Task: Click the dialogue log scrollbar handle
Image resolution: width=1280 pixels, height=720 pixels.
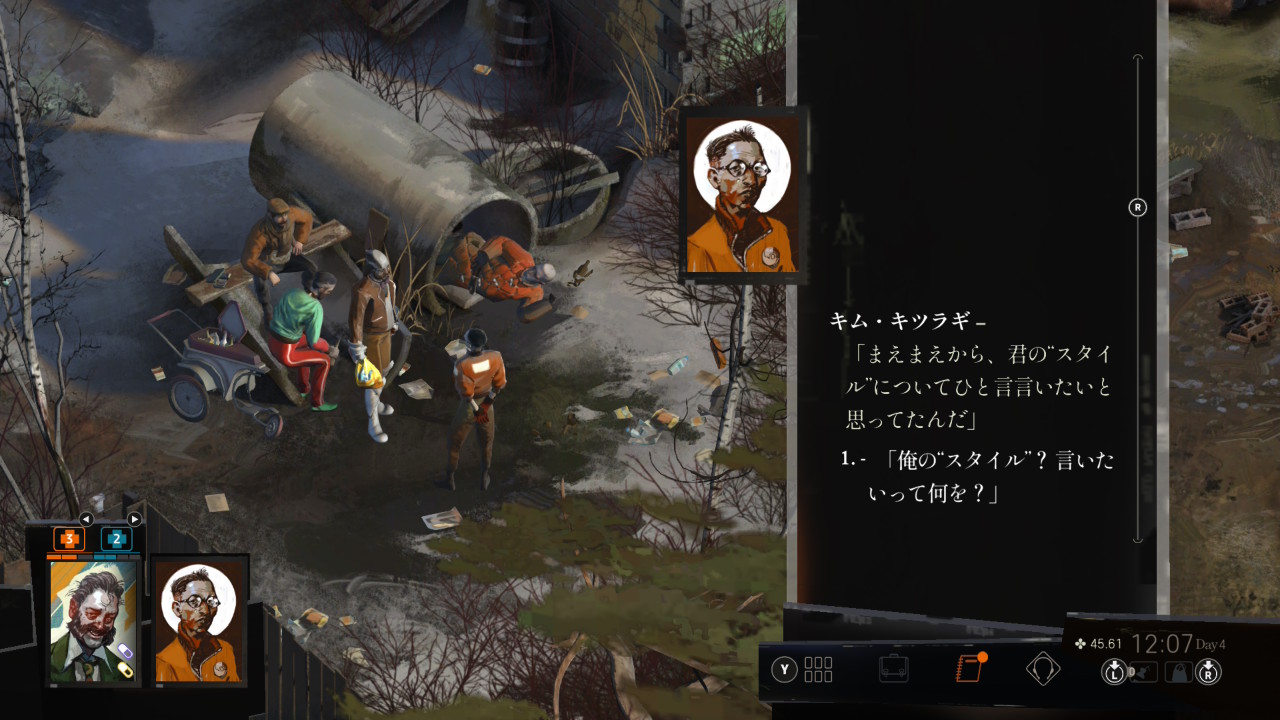Action: point(1137,207)
